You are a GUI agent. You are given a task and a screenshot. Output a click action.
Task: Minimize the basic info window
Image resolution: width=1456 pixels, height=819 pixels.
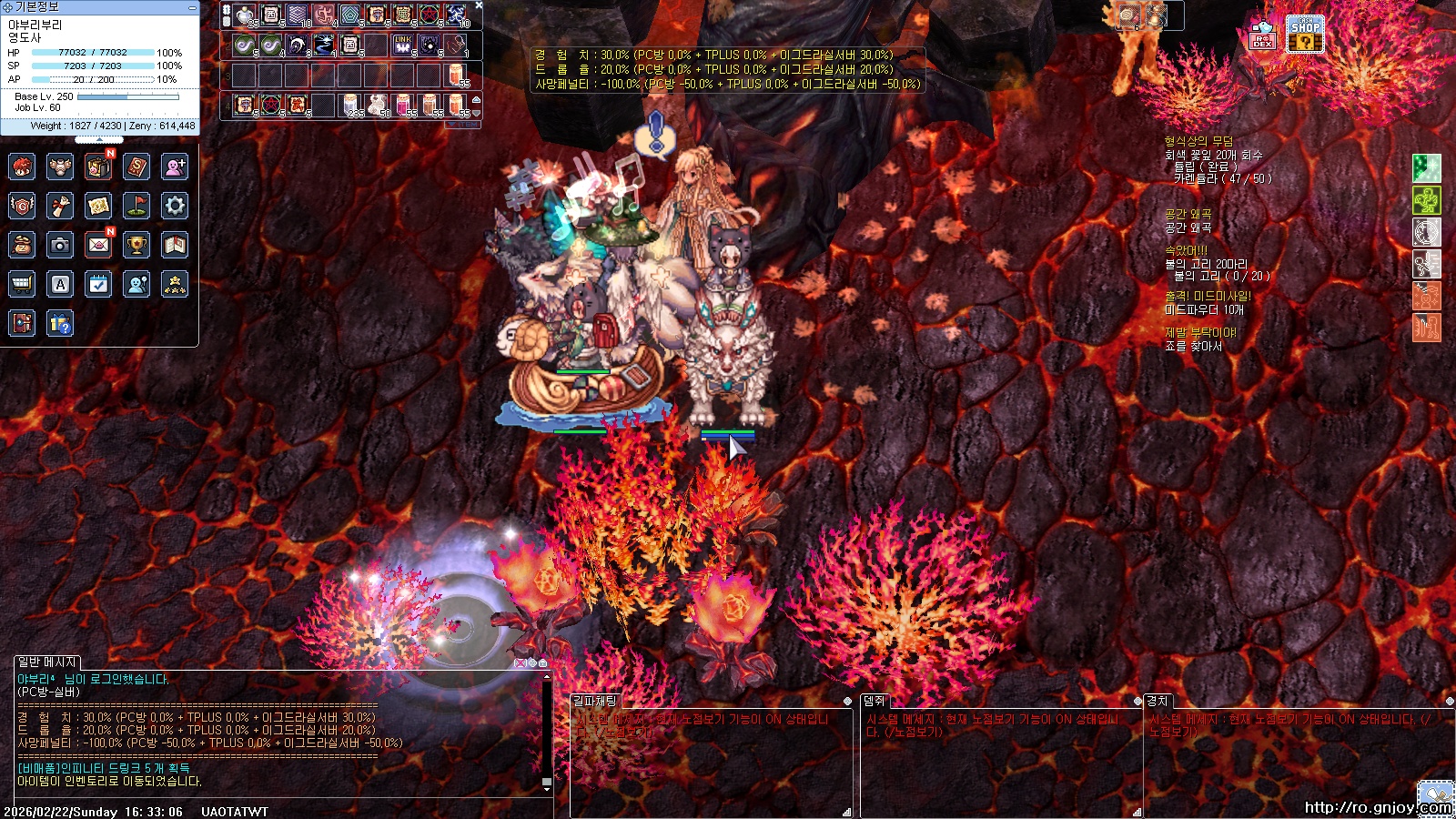click(x=192, y=7)
